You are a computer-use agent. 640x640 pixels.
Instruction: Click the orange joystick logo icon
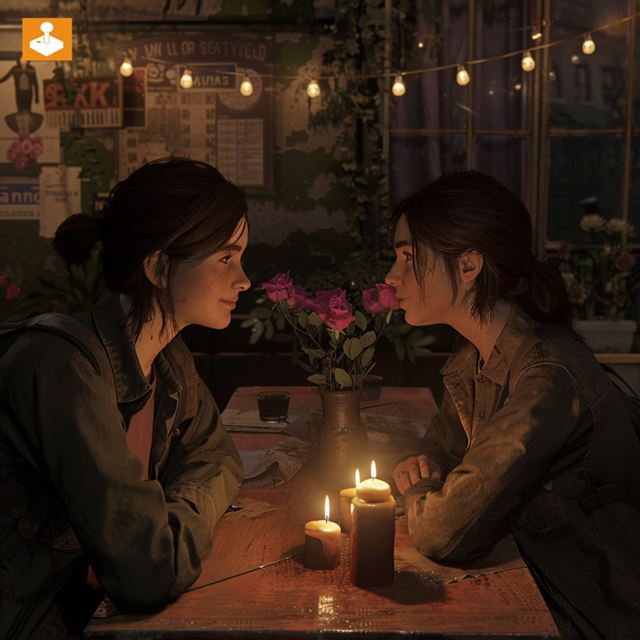click(46, 39)
